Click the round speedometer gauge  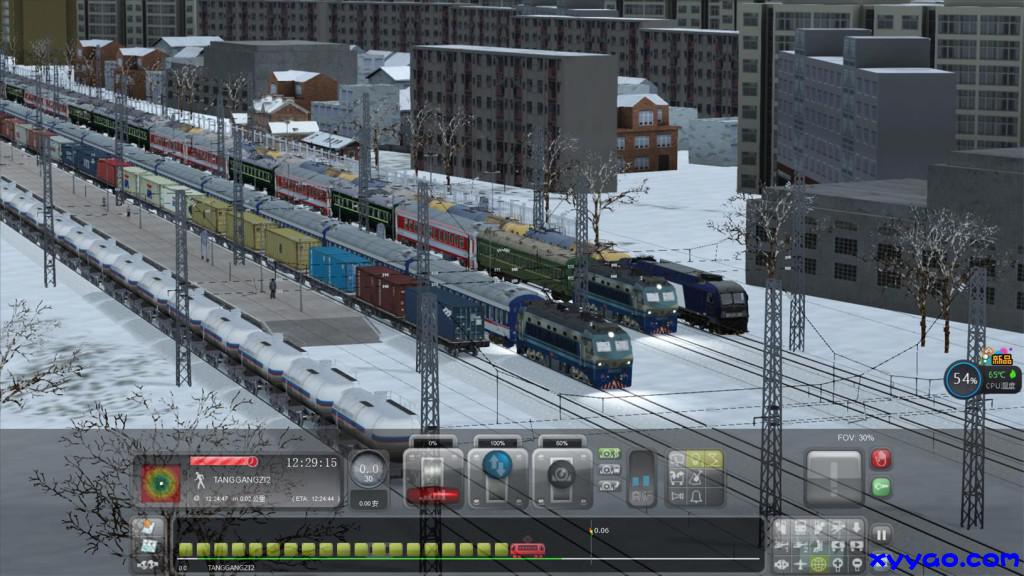tap(369, 469)
